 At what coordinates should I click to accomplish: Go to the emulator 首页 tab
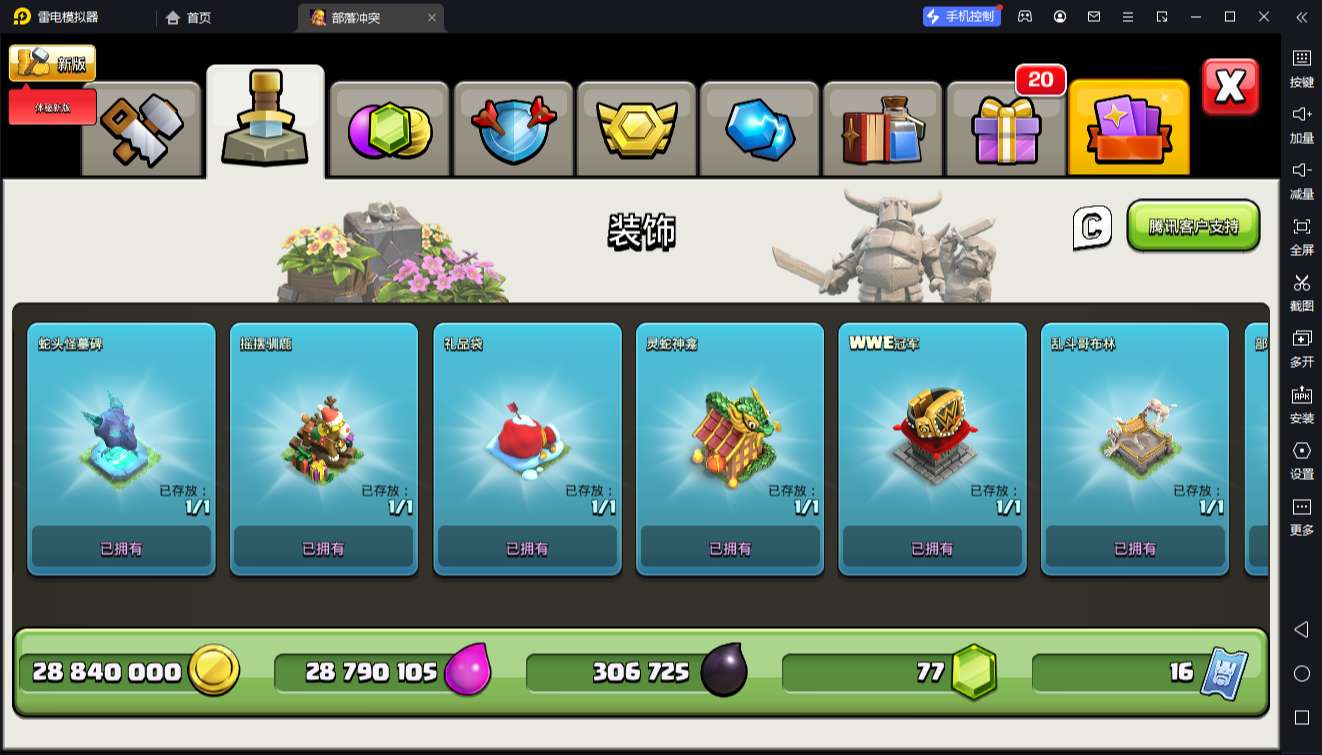point(188,17)
